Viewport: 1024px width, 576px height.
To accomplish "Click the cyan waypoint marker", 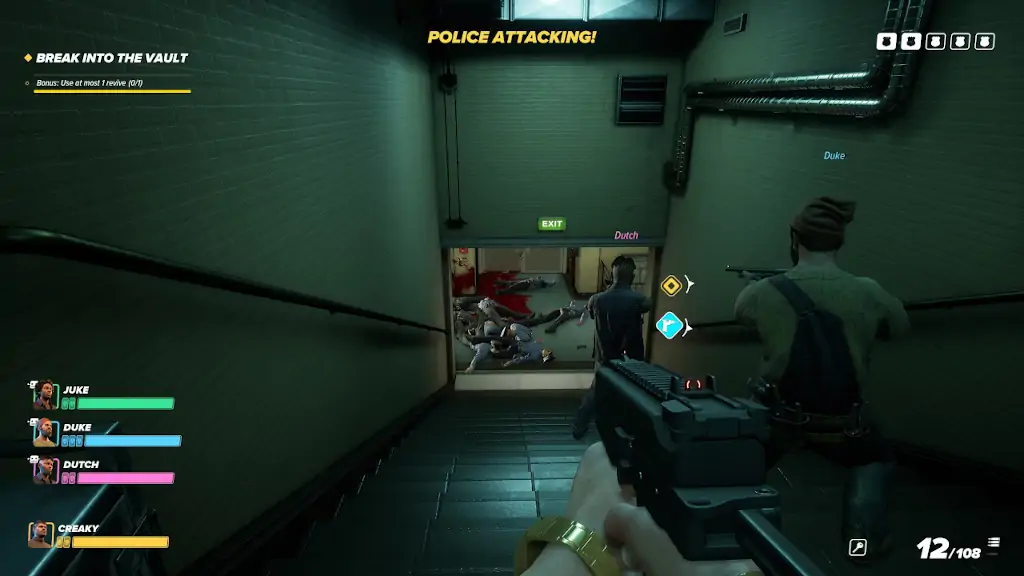I will pos(669,325).
